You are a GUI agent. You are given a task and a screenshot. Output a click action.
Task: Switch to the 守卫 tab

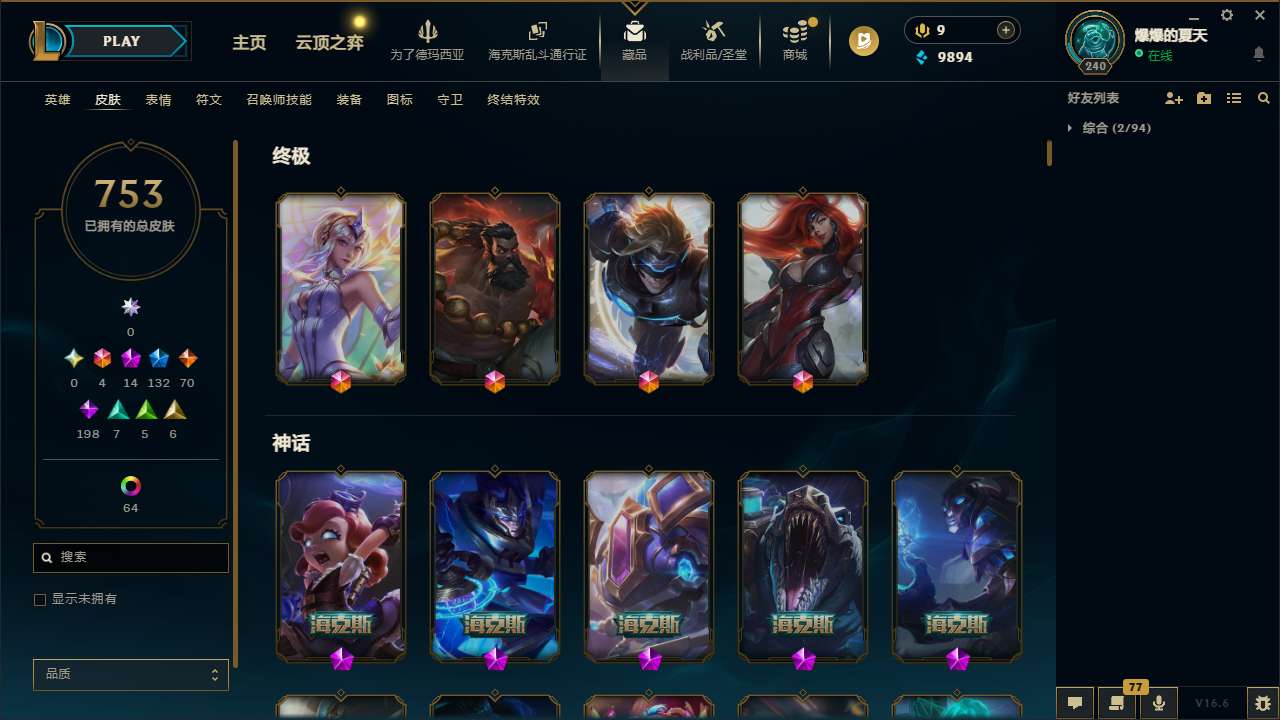tap(449, 100)
